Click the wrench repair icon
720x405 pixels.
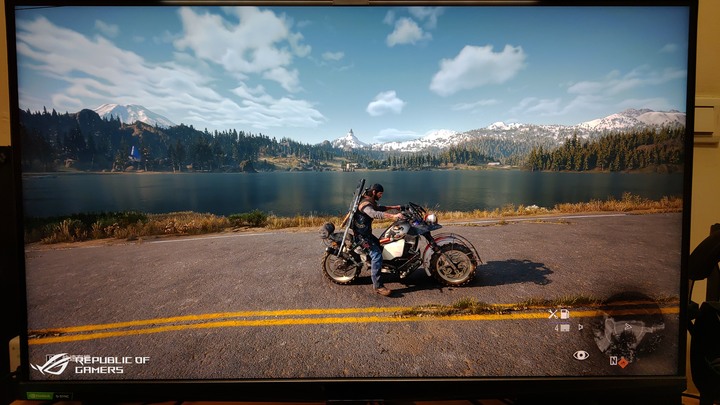click(552, 313)
